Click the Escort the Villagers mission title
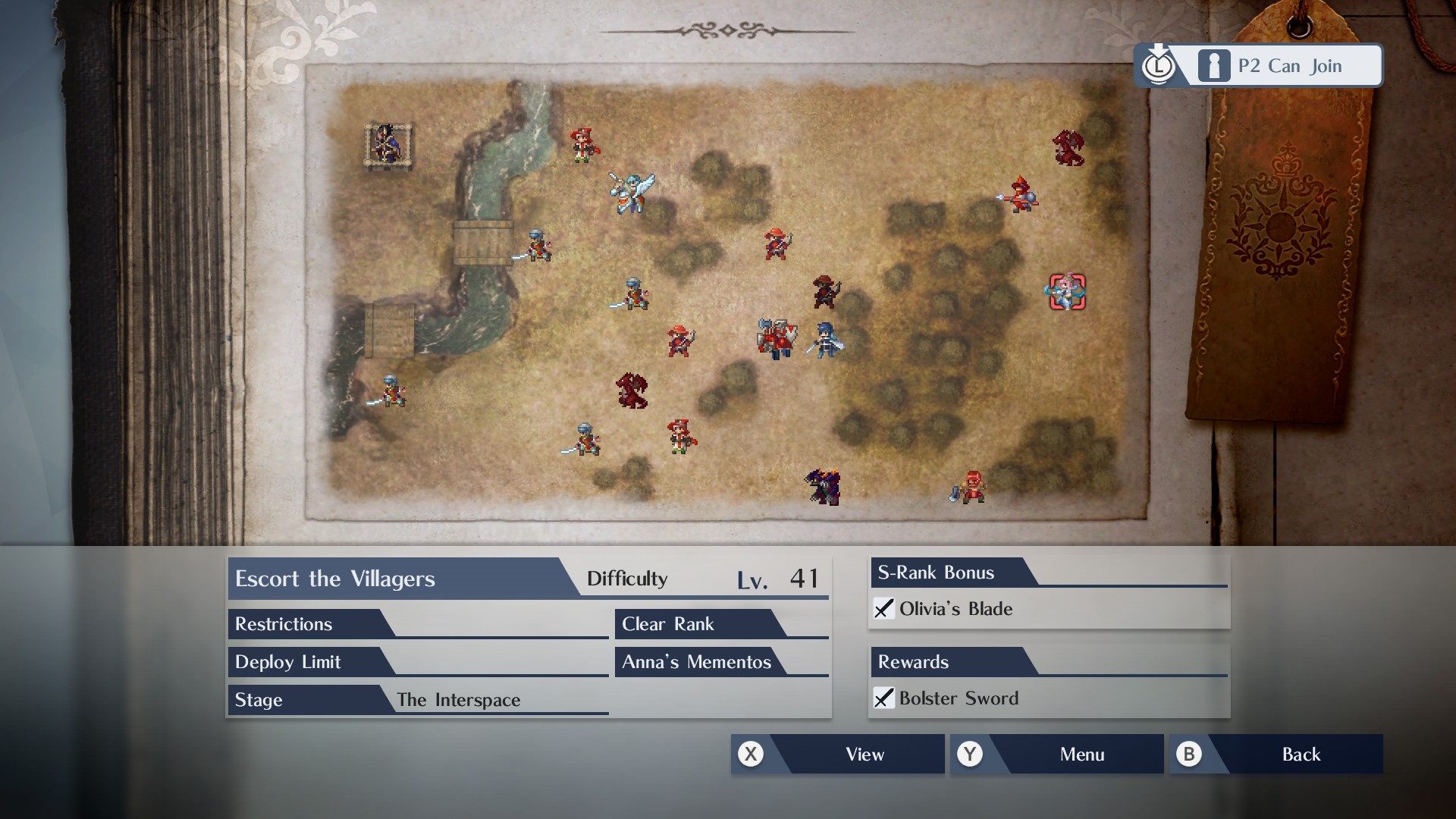Viewport: 1456px width, 819px height. click(334, 579)
